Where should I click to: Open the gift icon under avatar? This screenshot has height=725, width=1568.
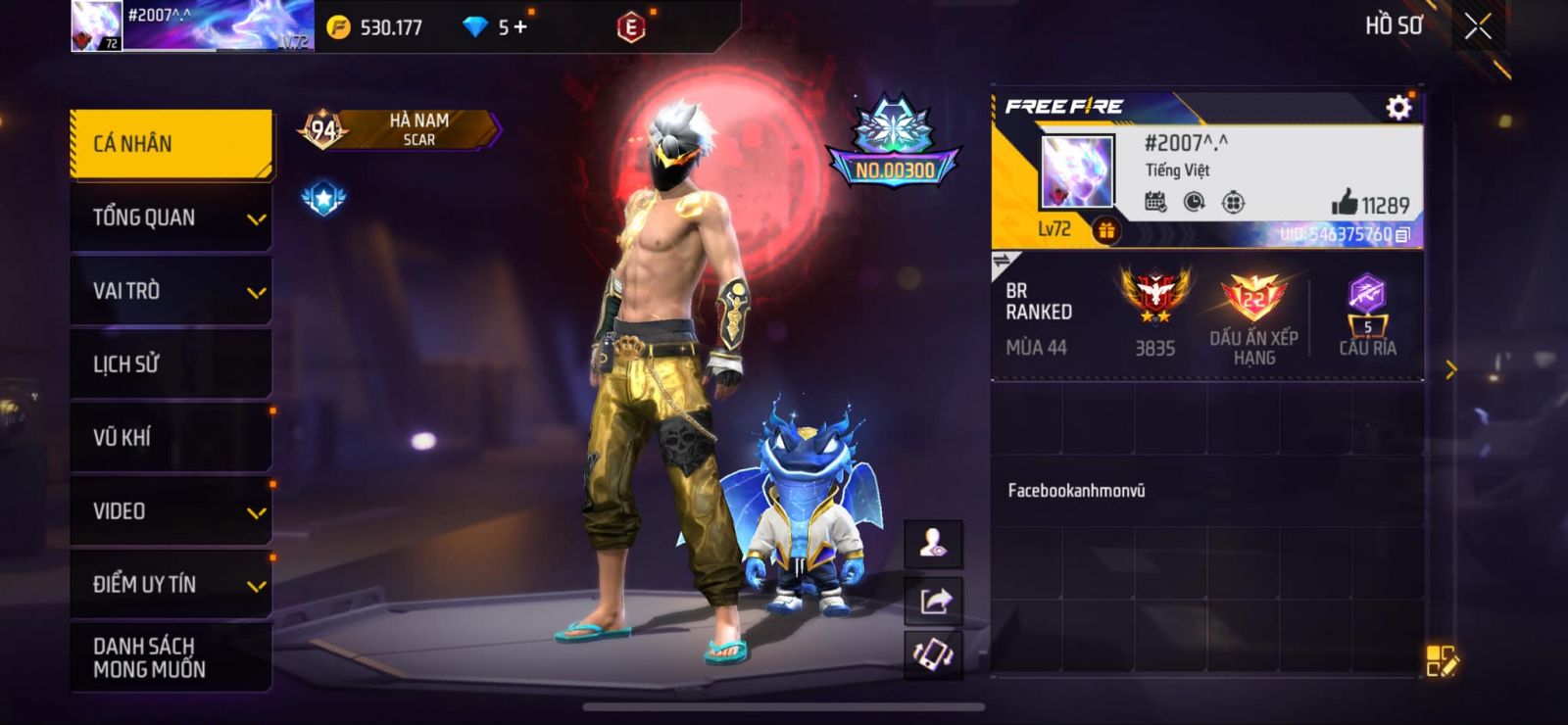(1106, 230)
